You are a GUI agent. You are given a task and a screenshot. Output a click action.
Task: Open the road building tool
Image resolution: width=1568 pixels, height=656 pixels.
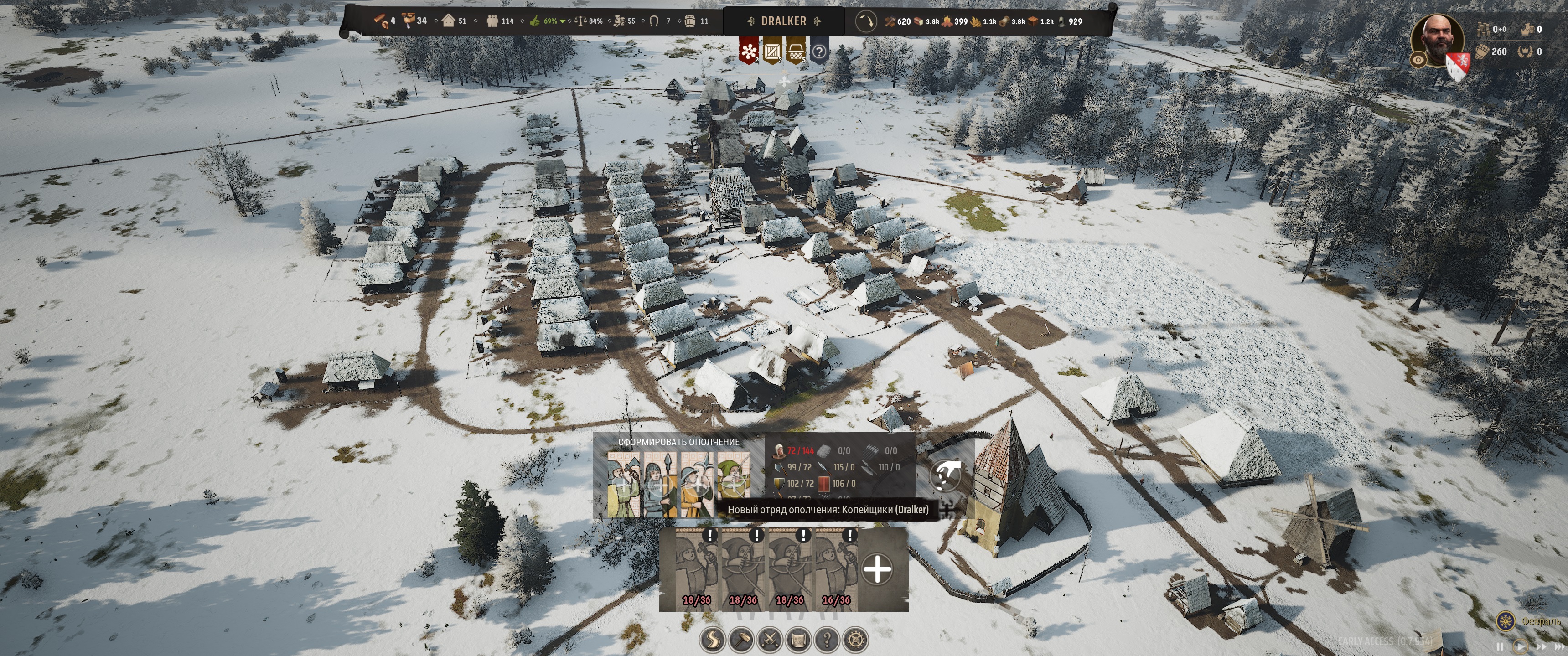[x=712, y=640]
